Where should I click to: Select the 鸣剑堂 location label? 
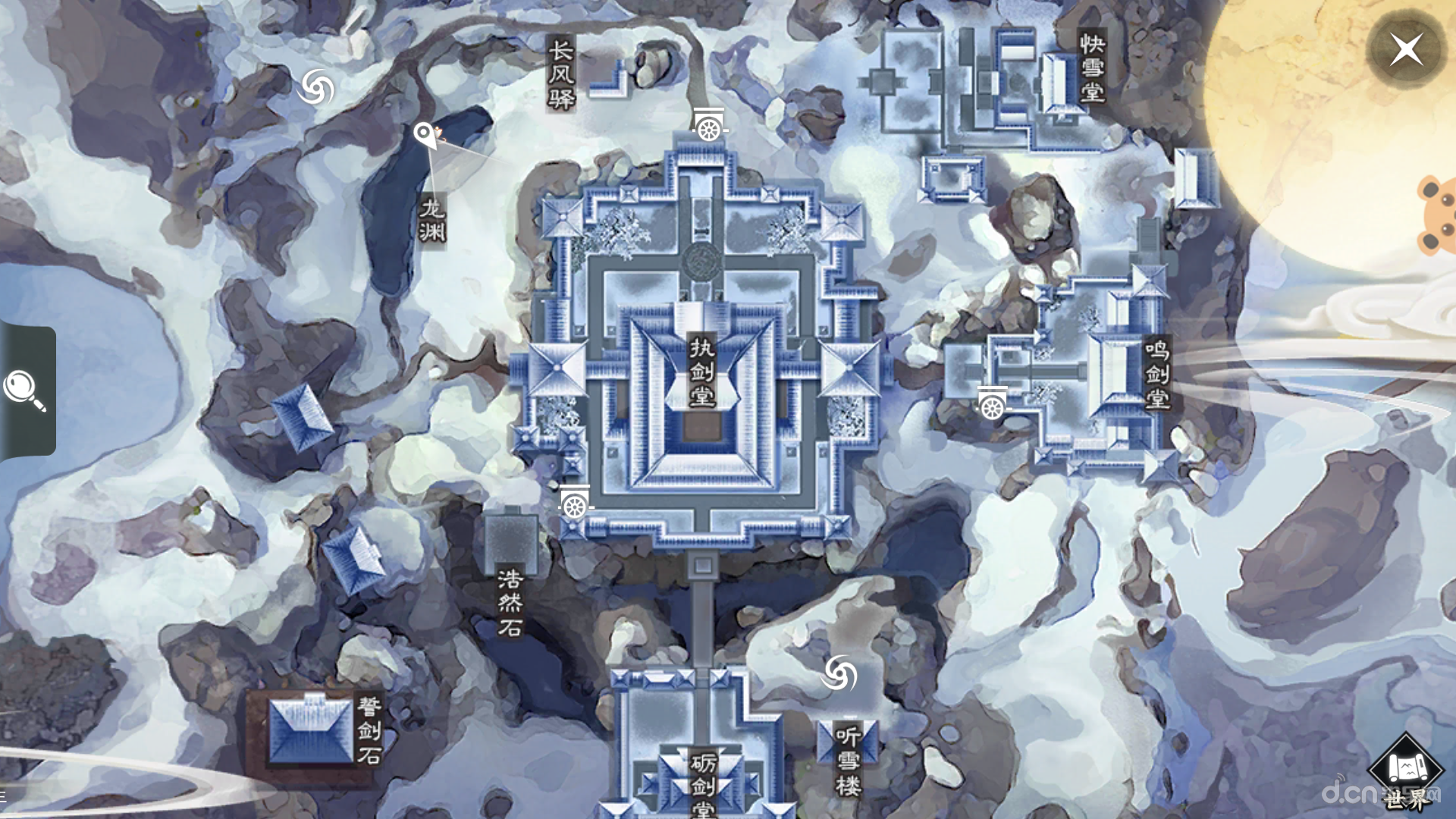click(x=1156, y=374)
